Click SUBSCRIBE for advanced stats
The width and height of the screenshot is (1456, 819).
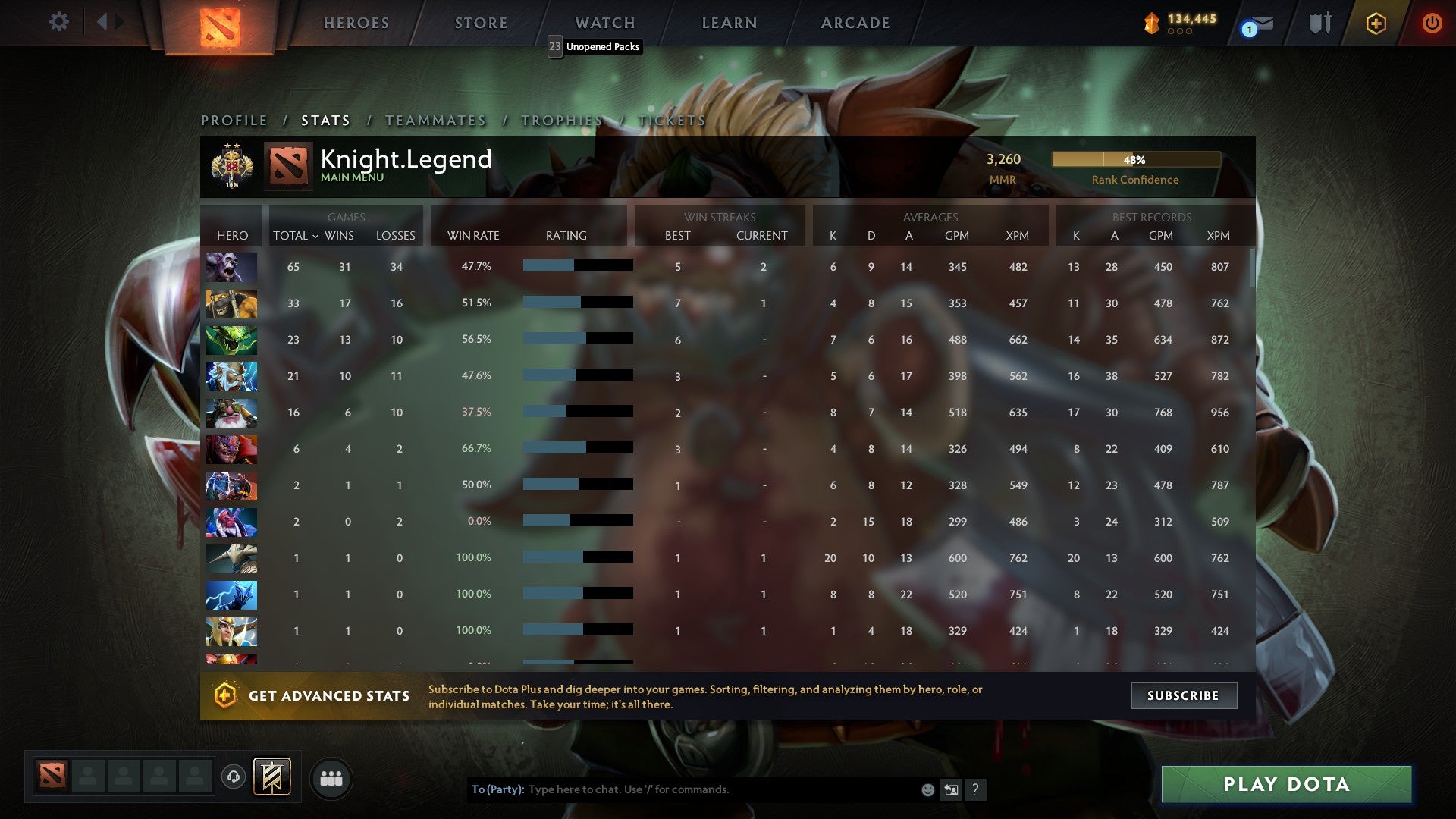click(1184, 695)
